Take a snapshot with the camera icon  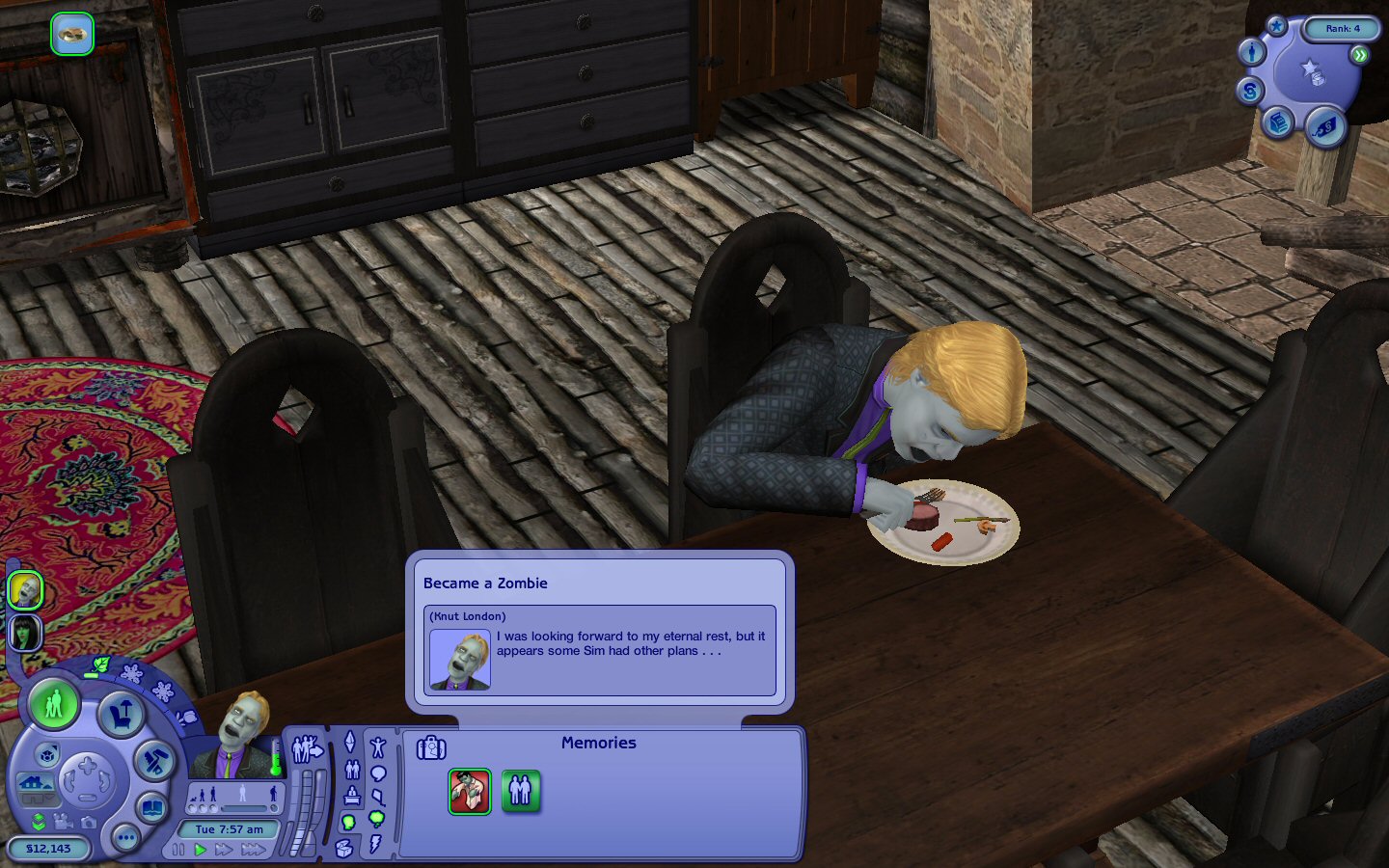tap(88, 822)
